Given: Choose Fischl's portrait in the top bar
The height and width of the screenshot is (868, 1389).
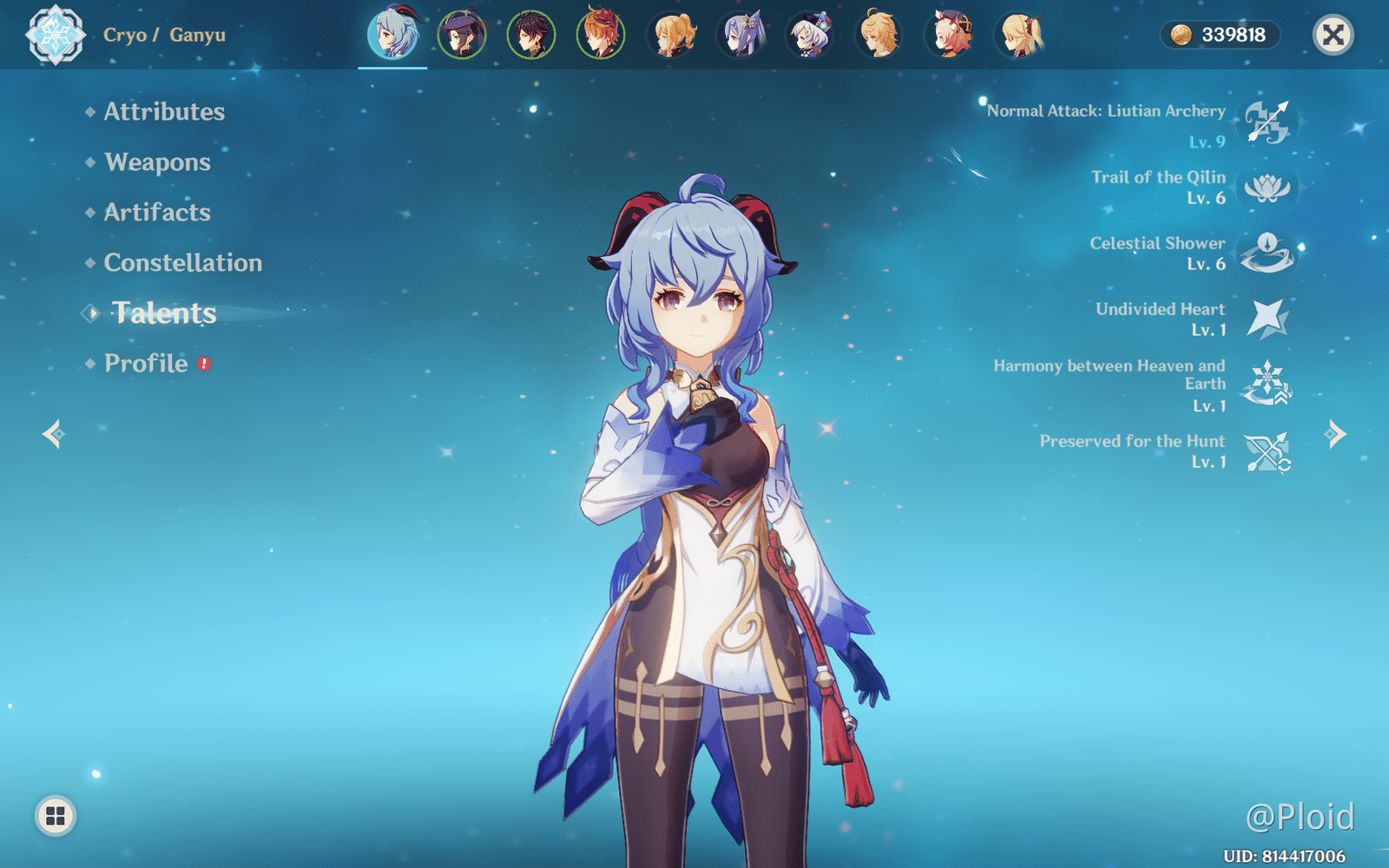Looking at the screenshot, I should (1021, 35).
